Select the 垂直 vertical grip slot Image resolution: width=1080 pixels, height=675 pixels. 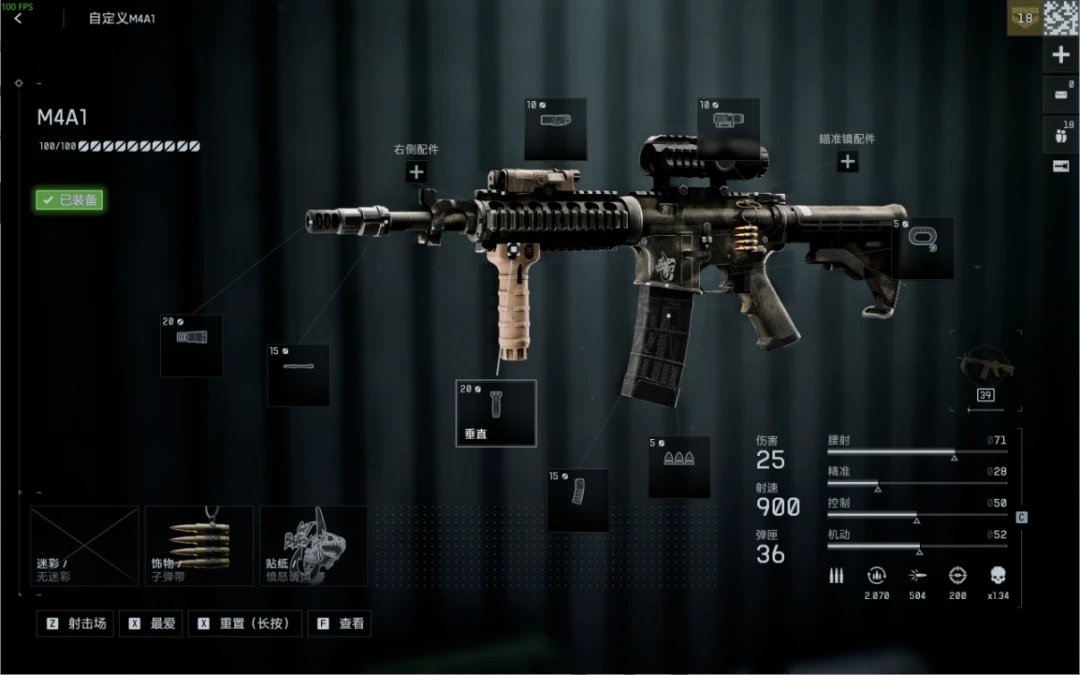click(x=496, y=412)
